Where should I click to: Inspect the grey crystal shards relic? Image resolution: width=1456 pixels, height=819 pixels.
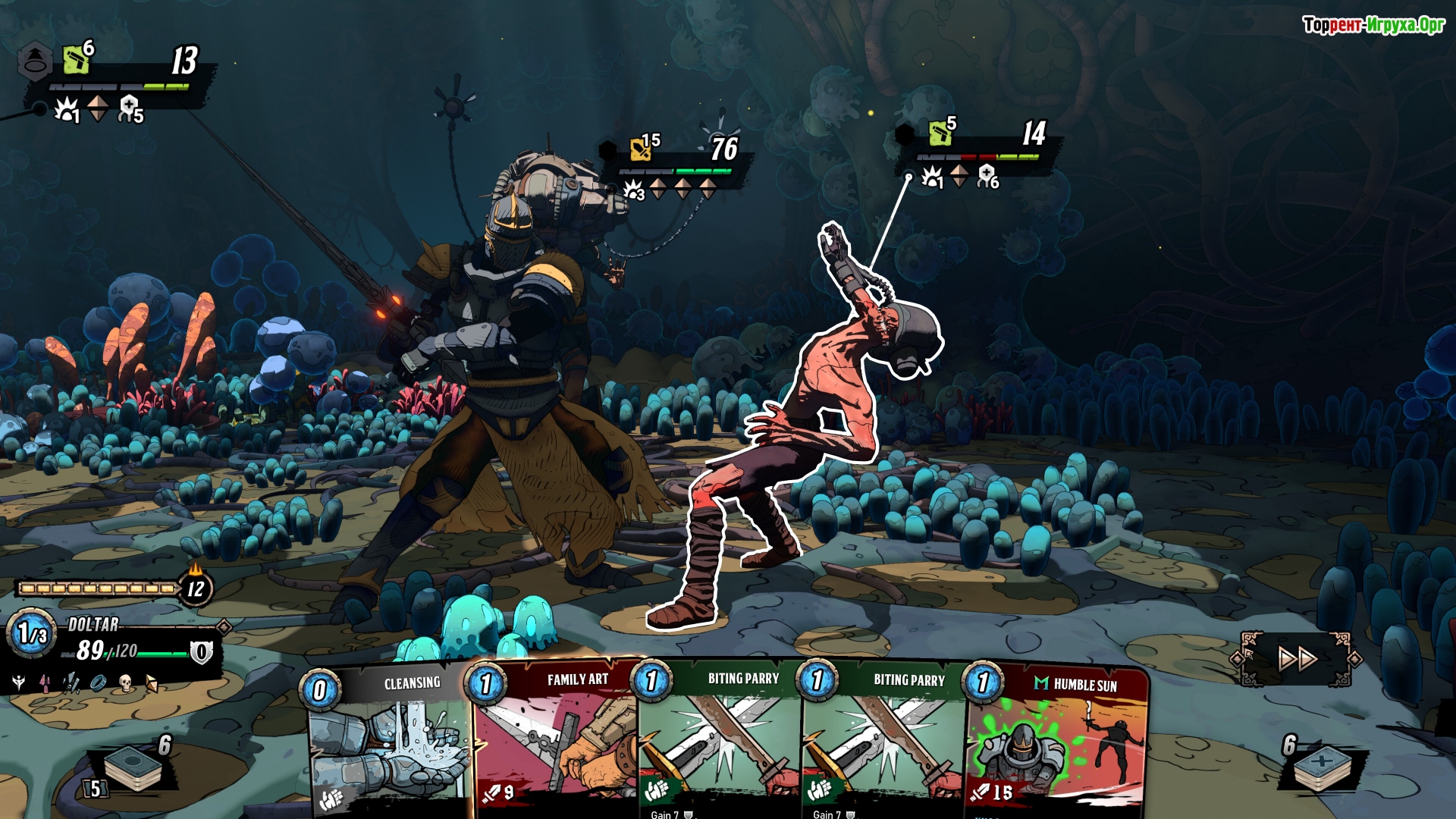point(72,683)
